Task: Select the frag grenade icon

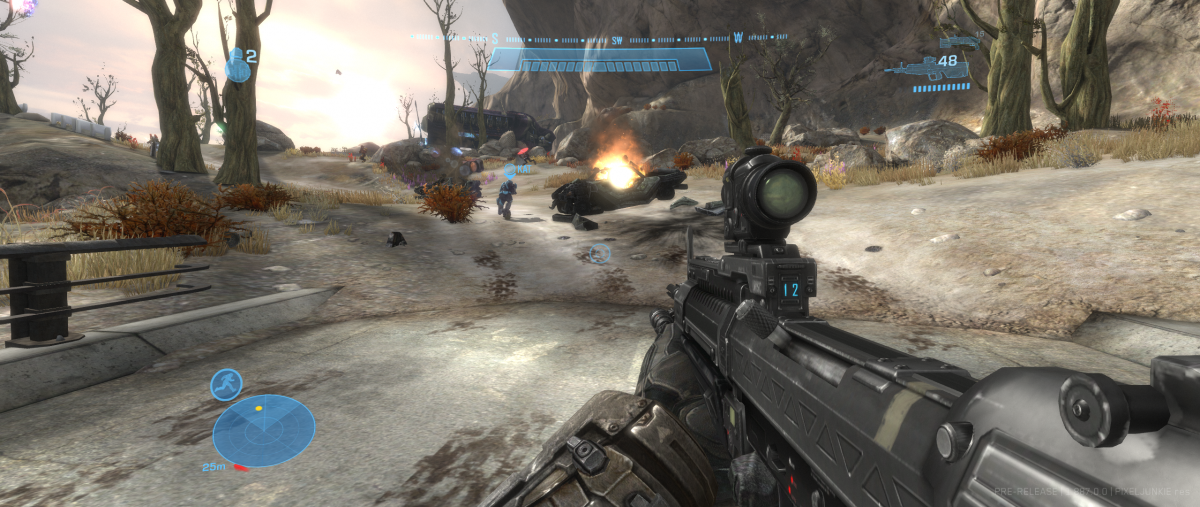Action: point(237,64)
